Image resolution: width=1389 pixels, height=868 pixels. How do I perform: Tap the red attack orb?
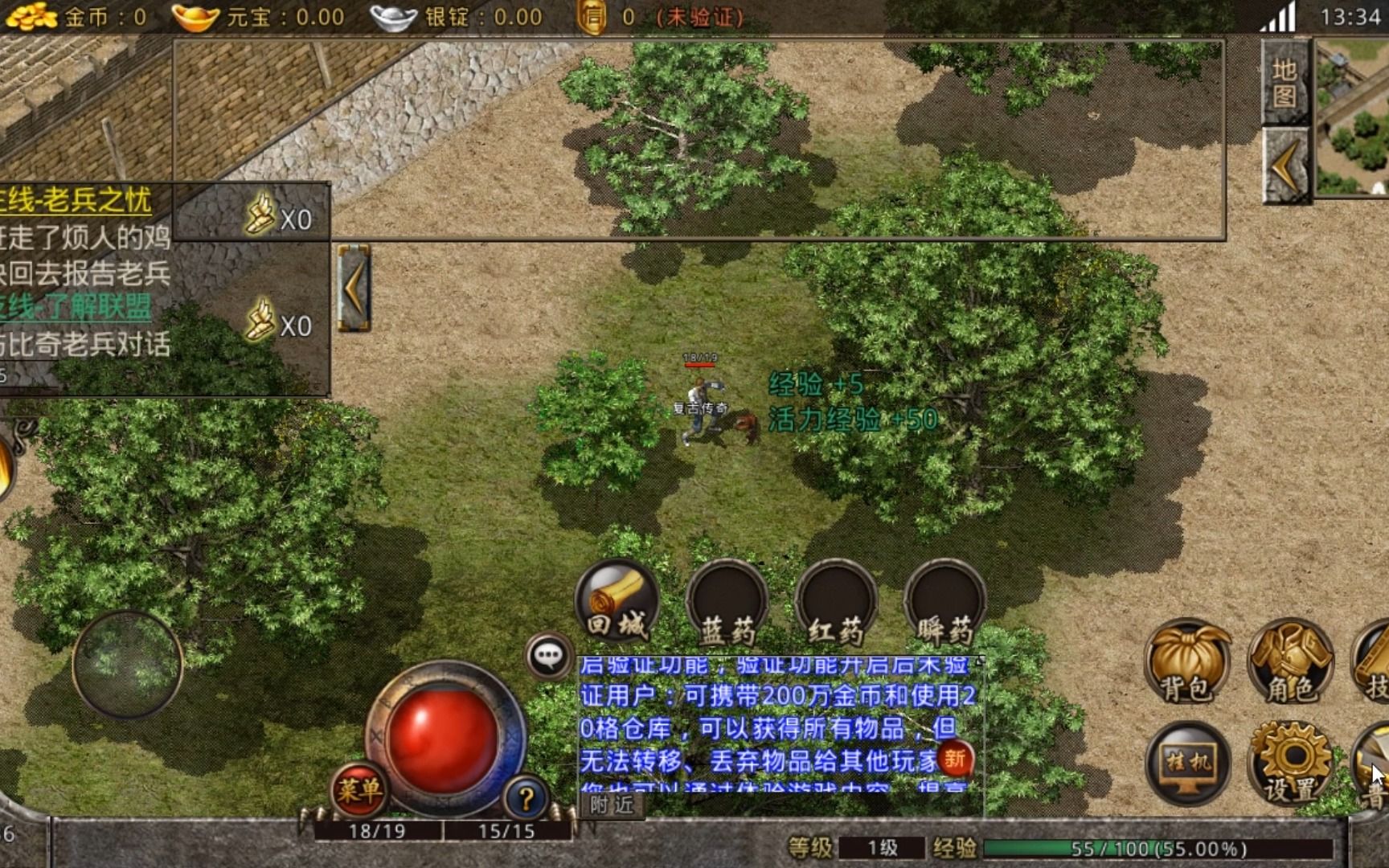coord(445,738)
